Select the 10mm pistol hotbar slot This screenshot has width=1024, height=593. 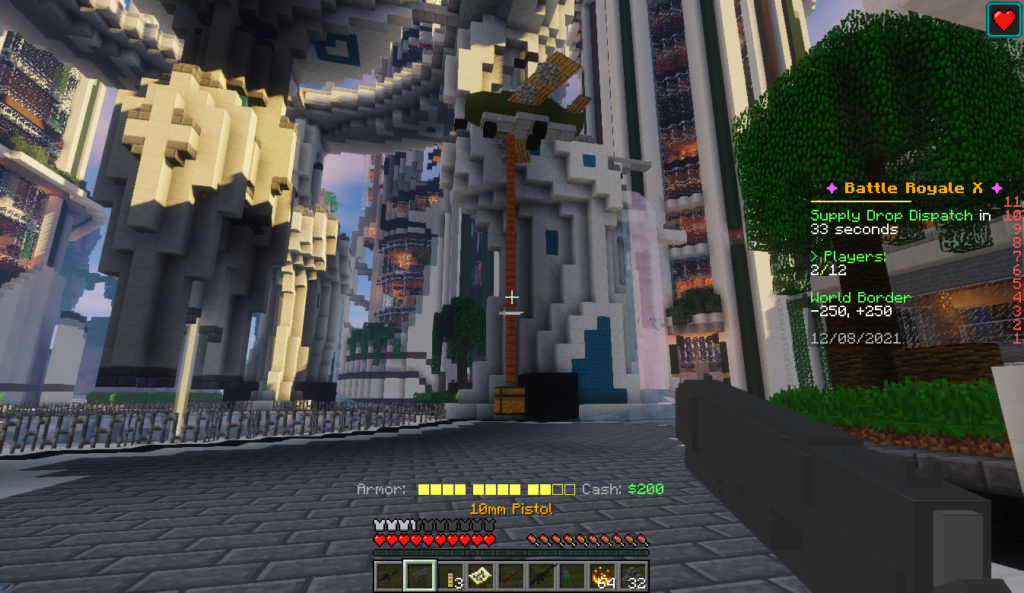point(419,575)
